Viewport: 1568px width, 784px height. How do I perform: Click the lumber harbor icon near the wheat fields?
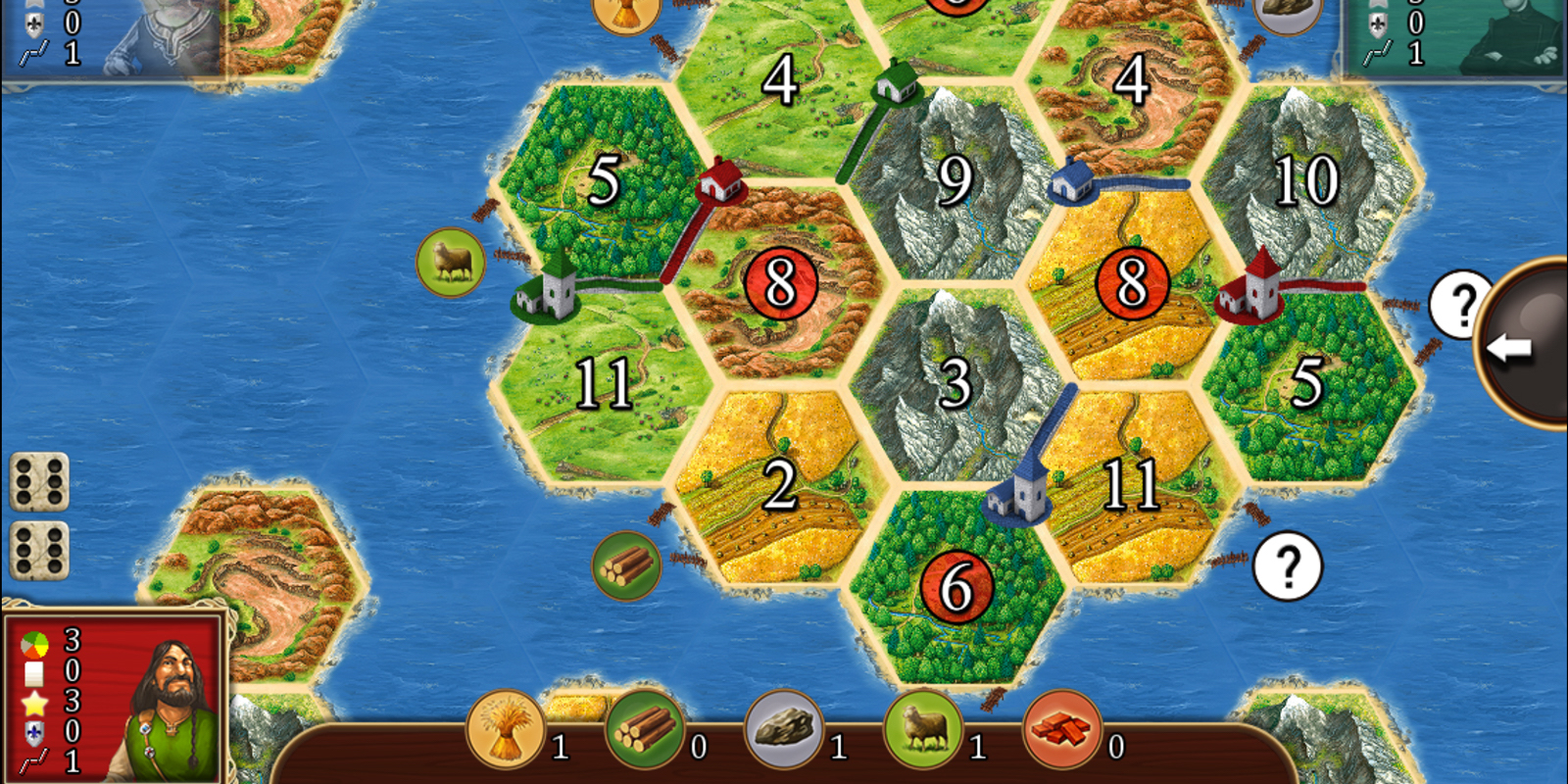coord(628,565)
